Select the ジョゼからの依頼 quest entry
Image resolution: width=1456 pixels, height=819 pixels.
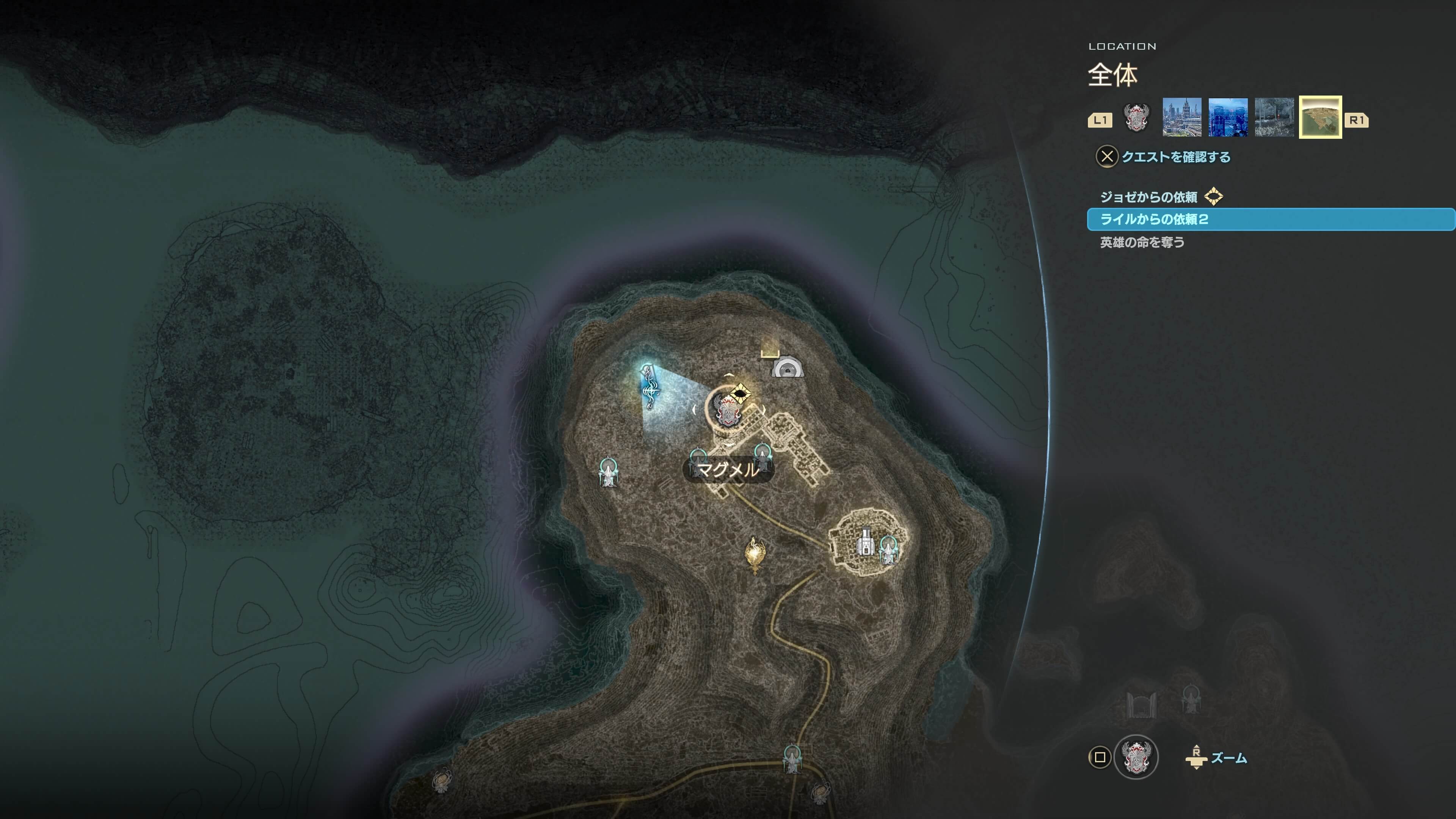click(1148, 197)
